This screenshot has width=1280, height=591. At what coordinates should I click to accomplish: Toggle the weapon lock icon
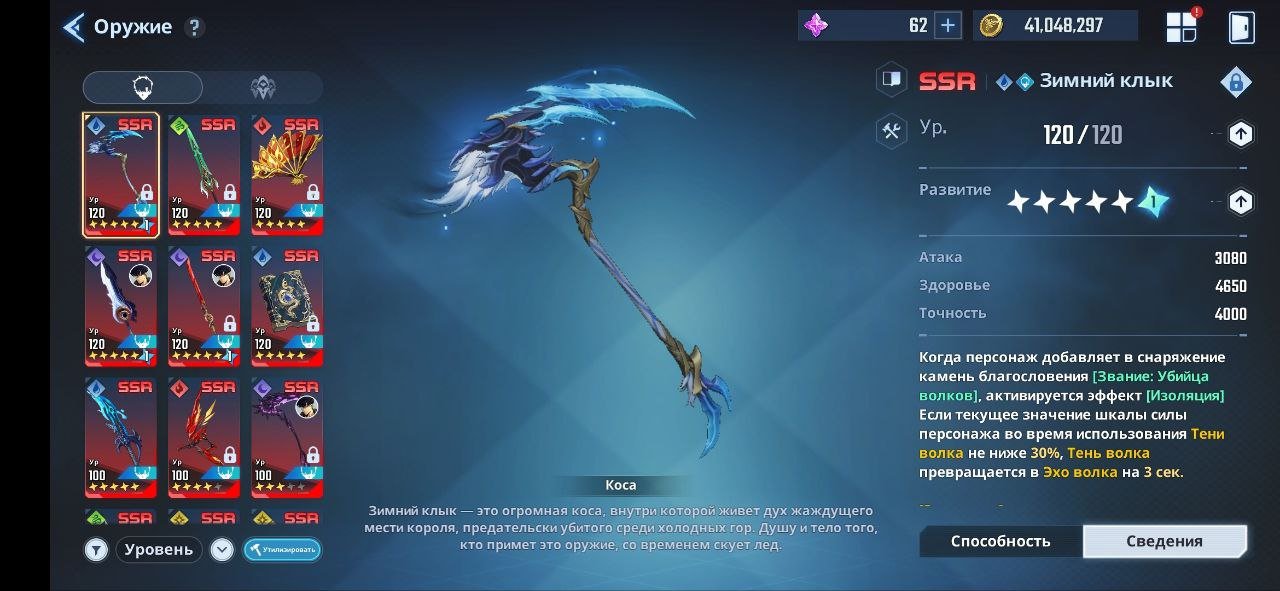click(x=1236, y=82)
